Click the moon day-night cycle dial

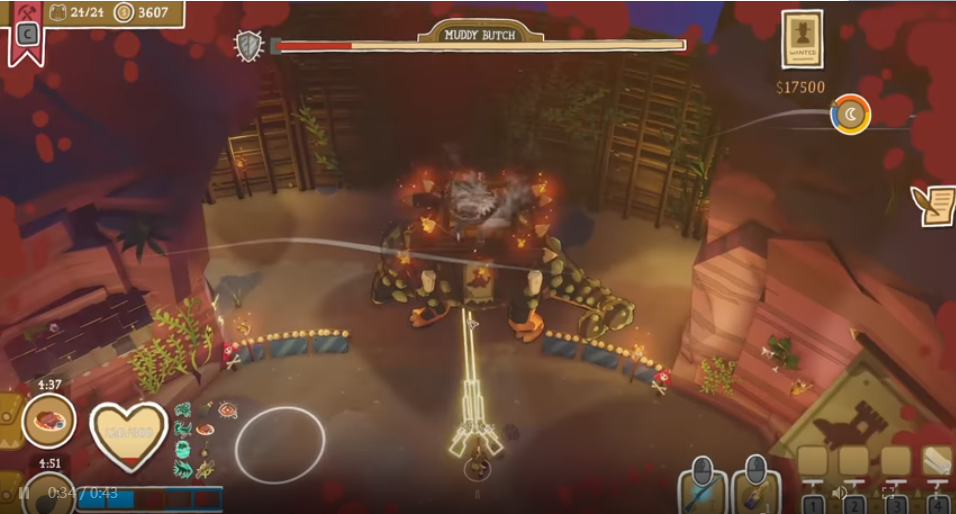pyautogui.click(x=851, y=115)
